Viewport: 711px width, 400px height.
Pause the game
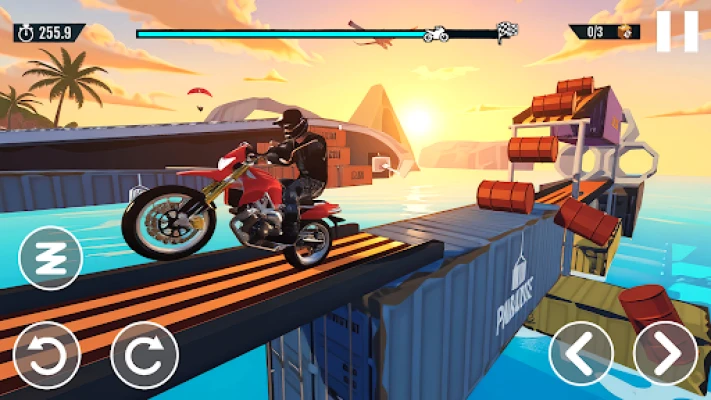click(x=677, y=31)
